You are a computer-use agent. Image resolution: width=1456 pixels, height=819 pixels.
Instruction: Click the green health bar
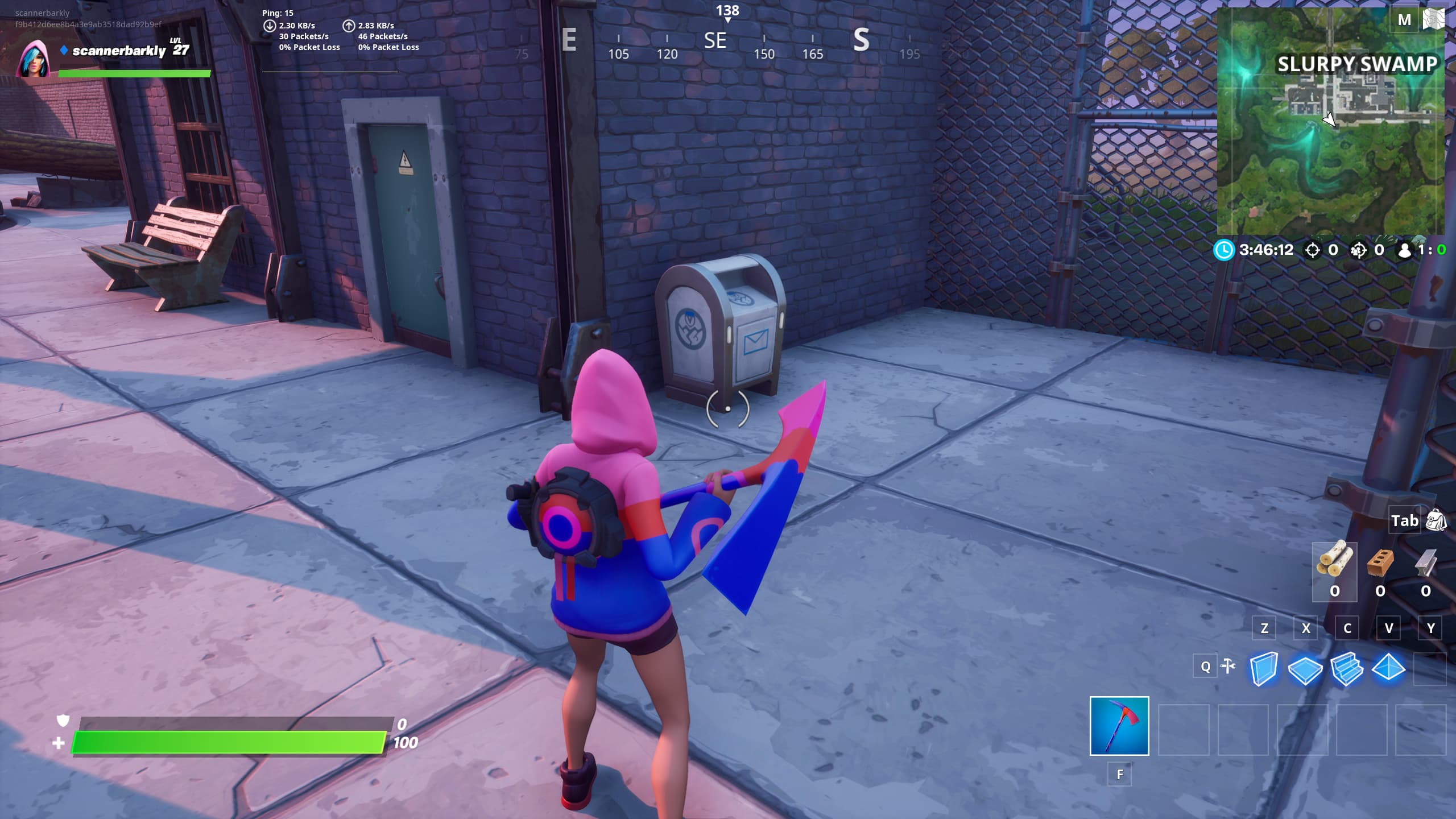227,741
